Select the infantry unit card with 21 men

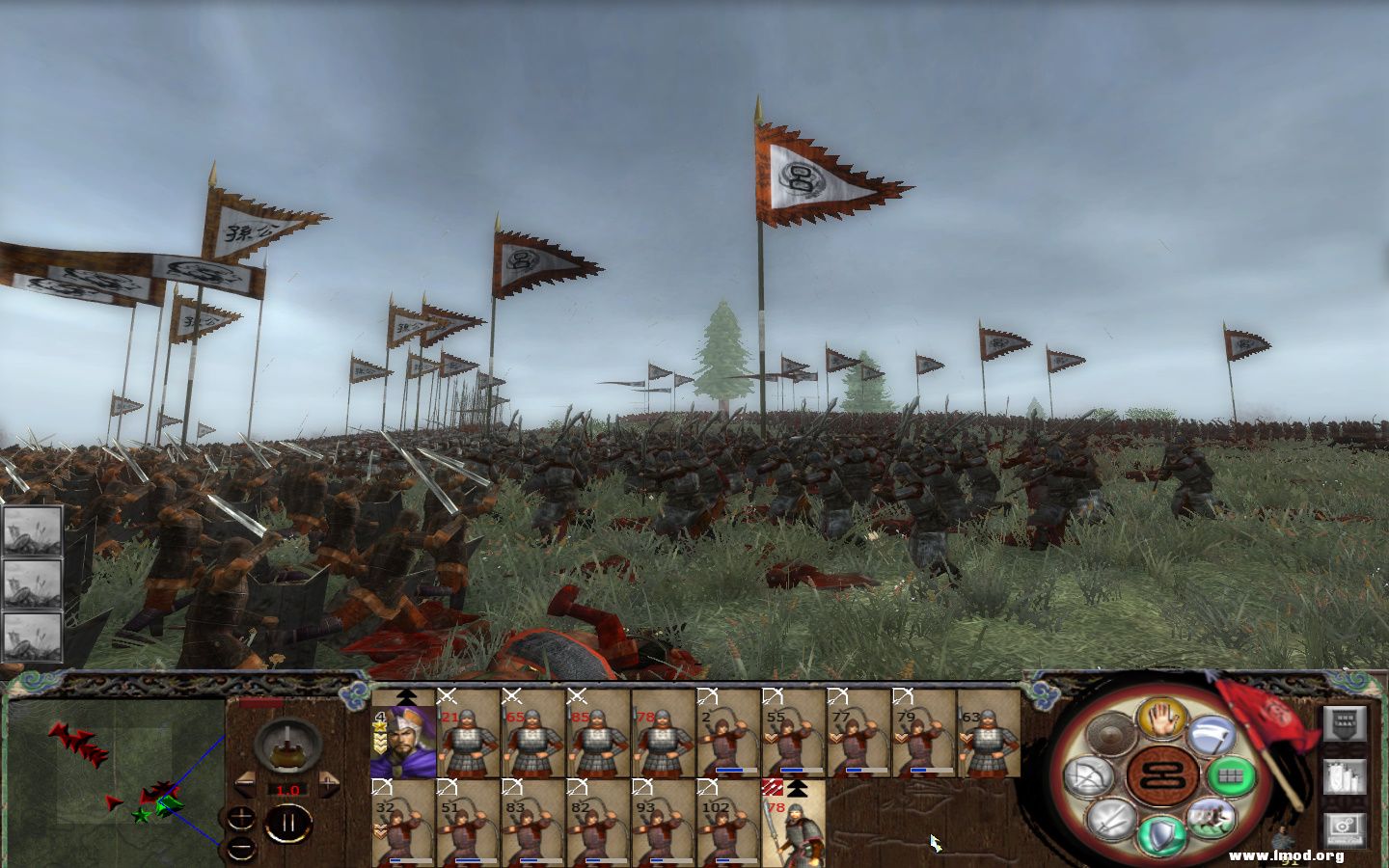(x=468, y=733)
